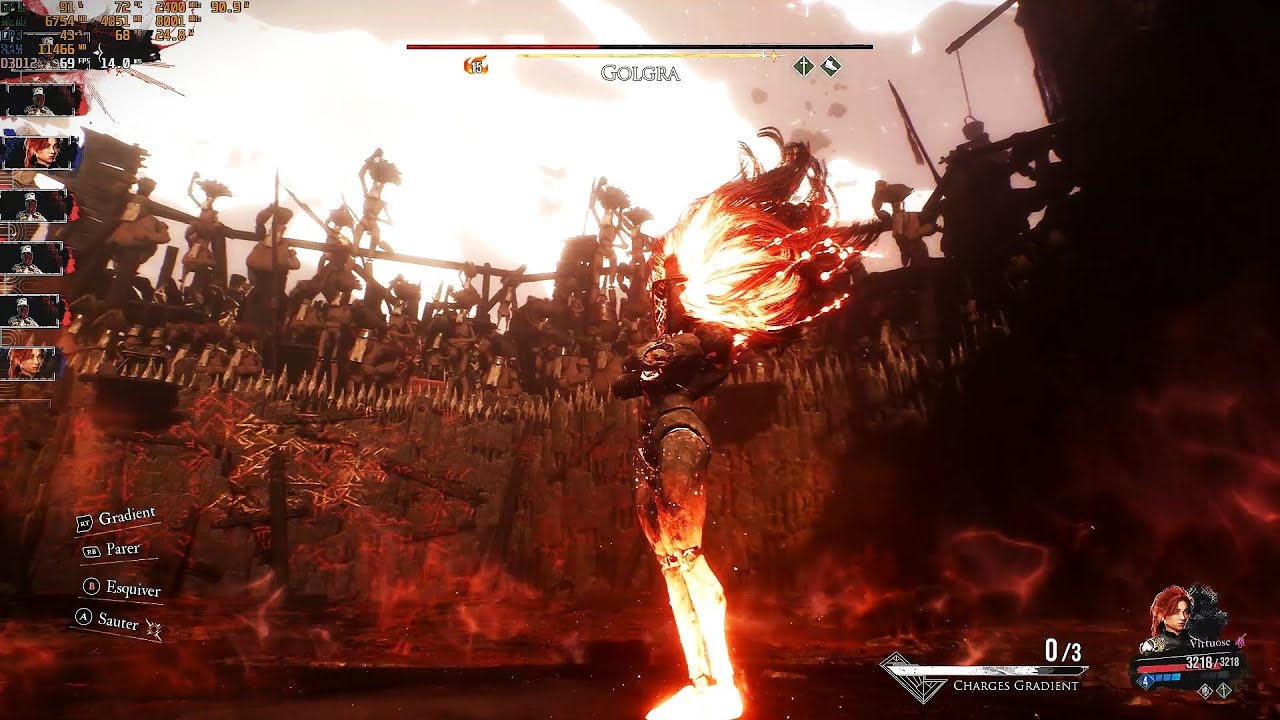Image resolution: width=1280 pixels, height=720 pixels.
Task: Click the Virtuose character portrait
Action: pos(1170,616)
